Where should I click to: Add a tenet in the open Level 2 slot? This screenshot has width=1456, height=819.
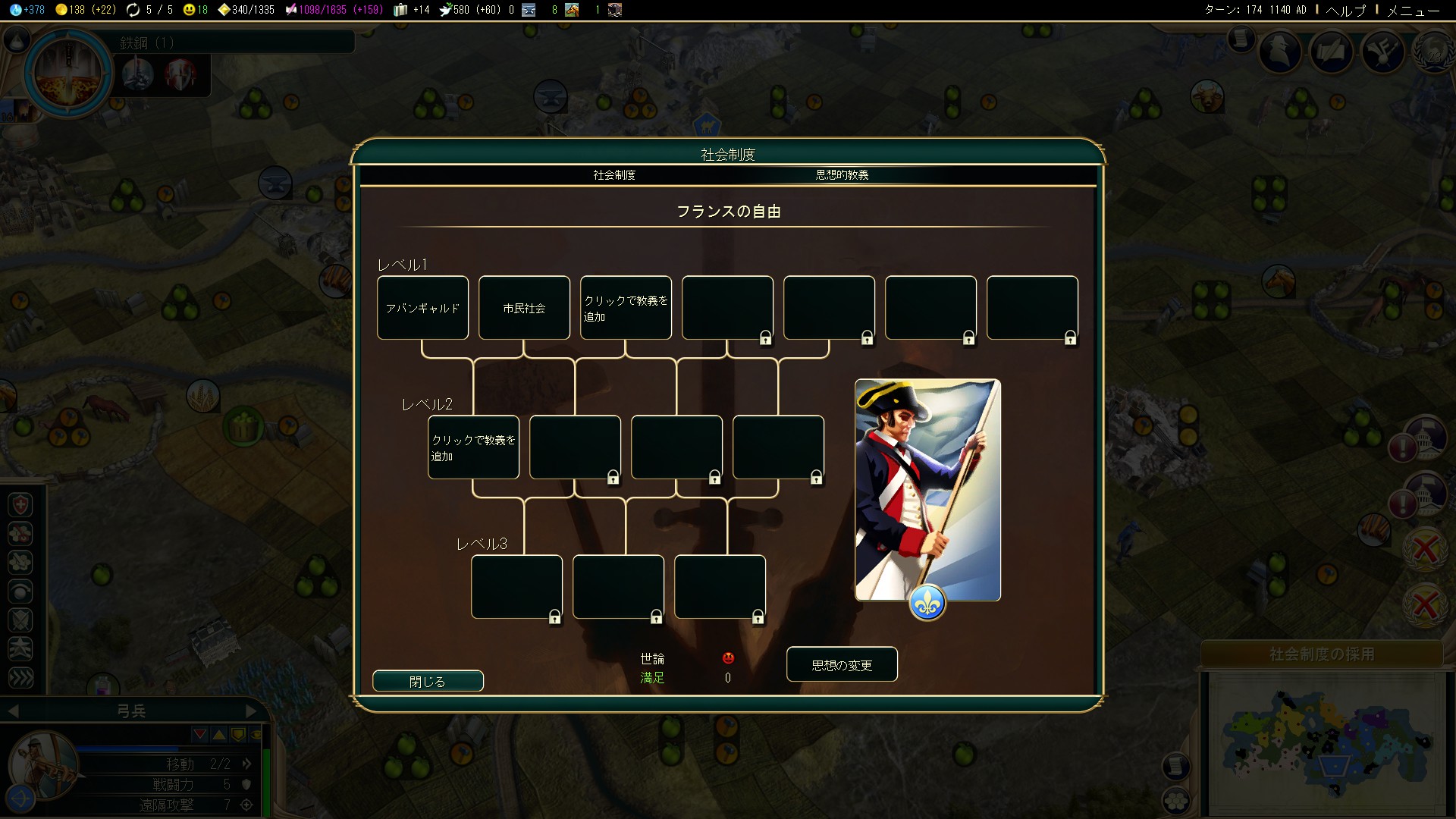pos(473,447)
